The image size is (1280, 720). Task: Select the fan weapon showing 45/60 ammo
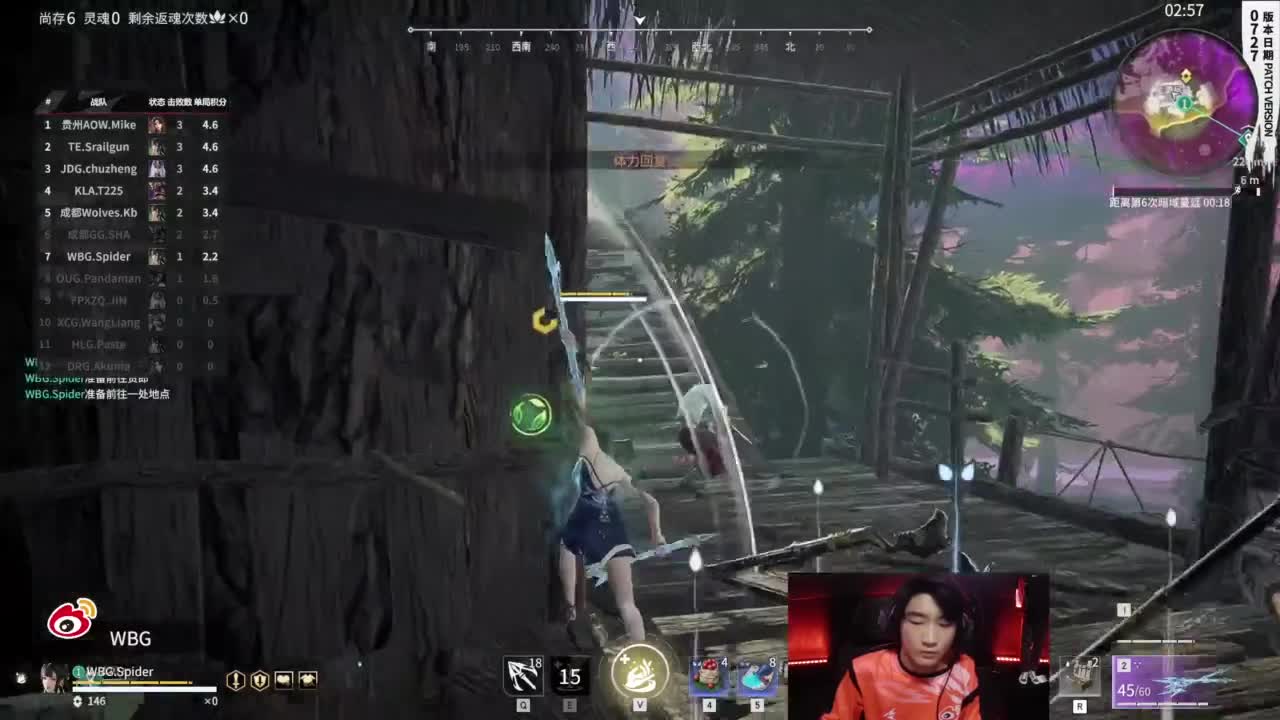point(1160,680)
